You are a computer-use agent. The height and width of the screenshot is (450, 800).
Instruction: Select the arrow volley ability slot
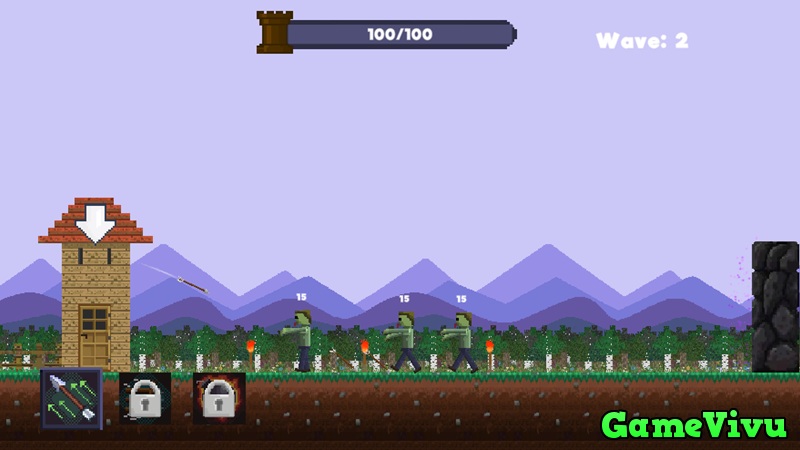tap(71, 397)
